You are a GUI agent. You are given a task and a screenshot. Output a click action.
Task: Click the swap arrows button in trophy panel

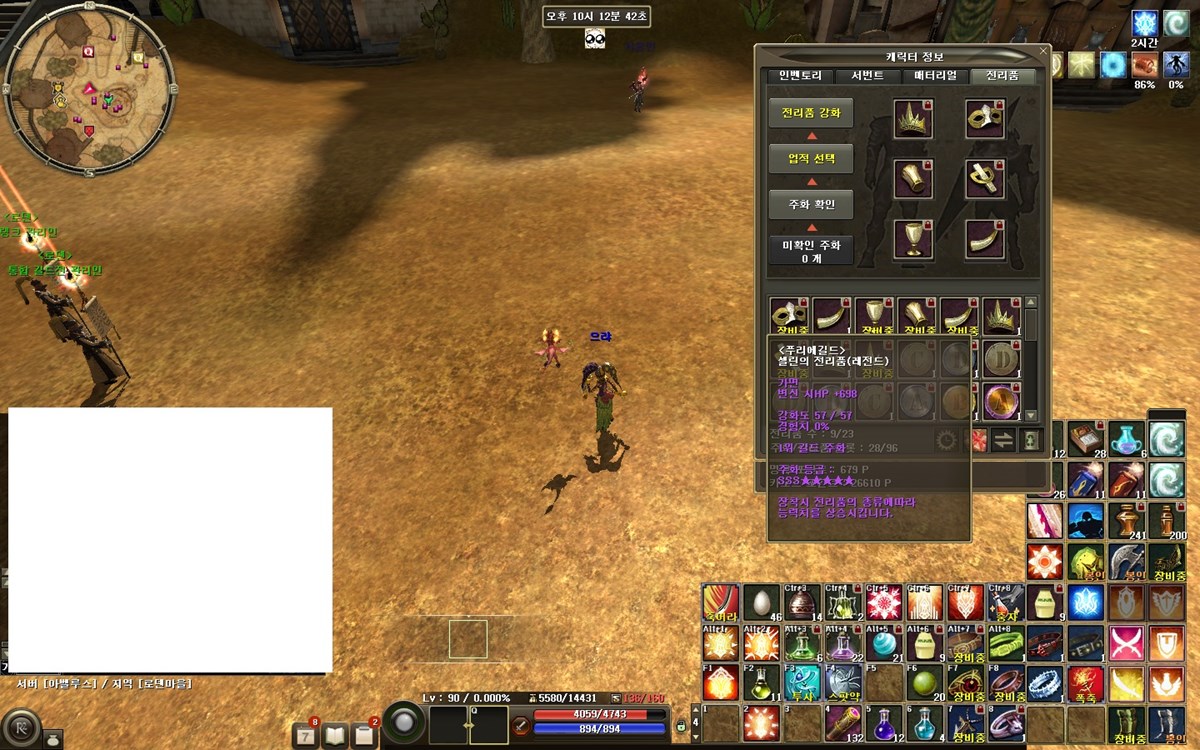point(1002,440)
